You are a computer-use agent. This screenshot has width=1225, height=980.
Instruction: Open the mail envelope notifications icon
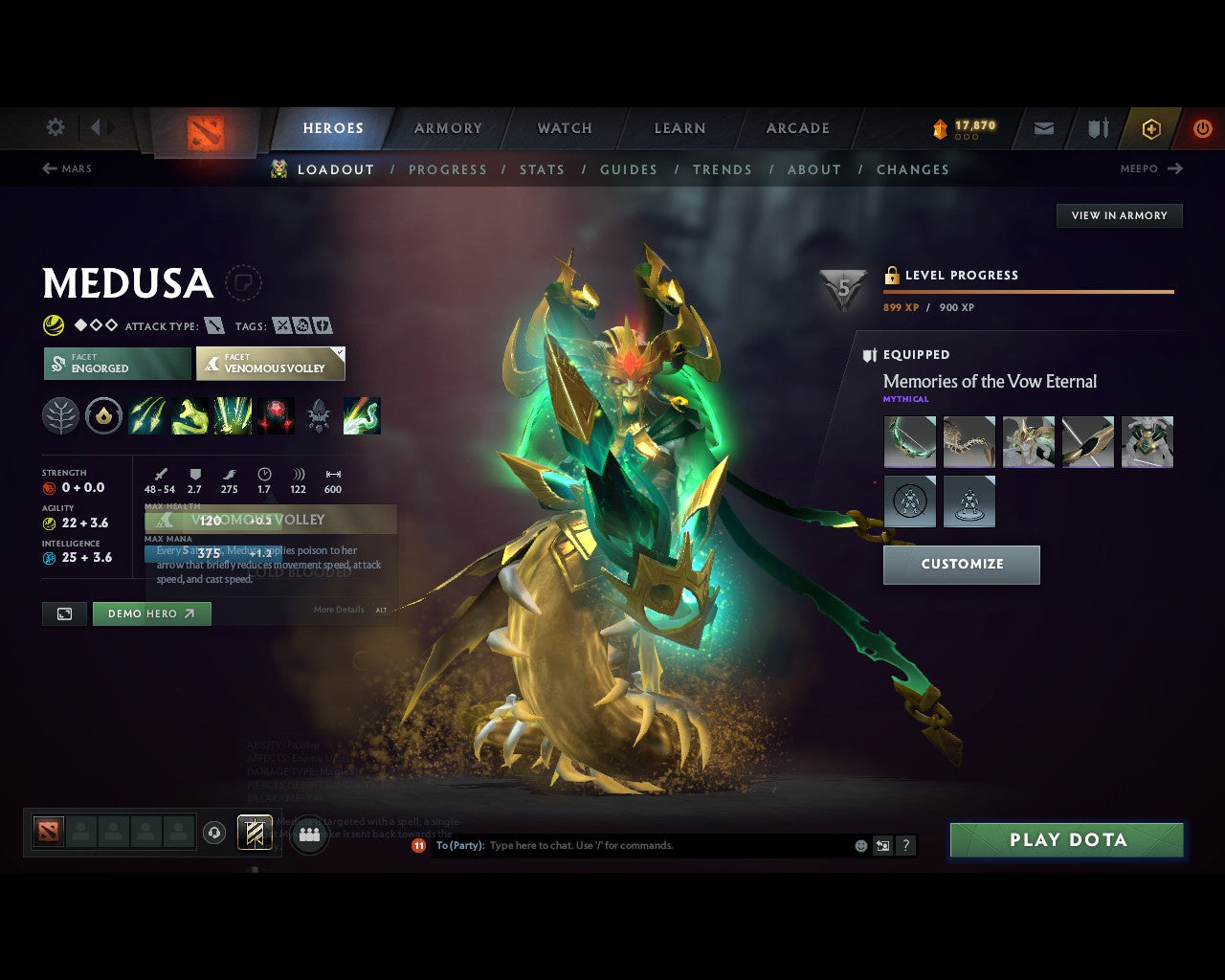(x=1043, y=128)
